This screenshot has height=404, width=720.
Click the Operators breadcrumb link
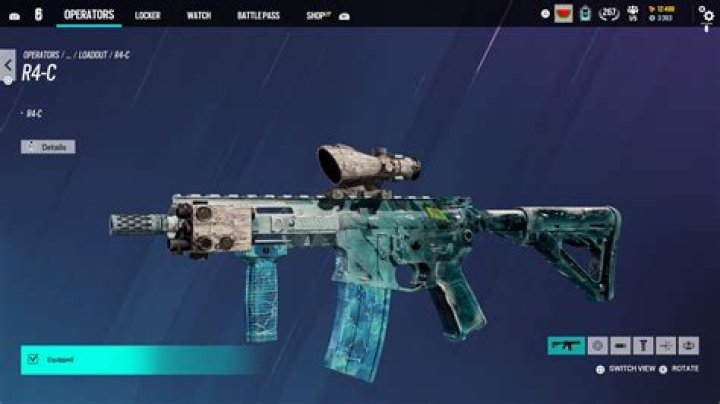pos(41,55)
